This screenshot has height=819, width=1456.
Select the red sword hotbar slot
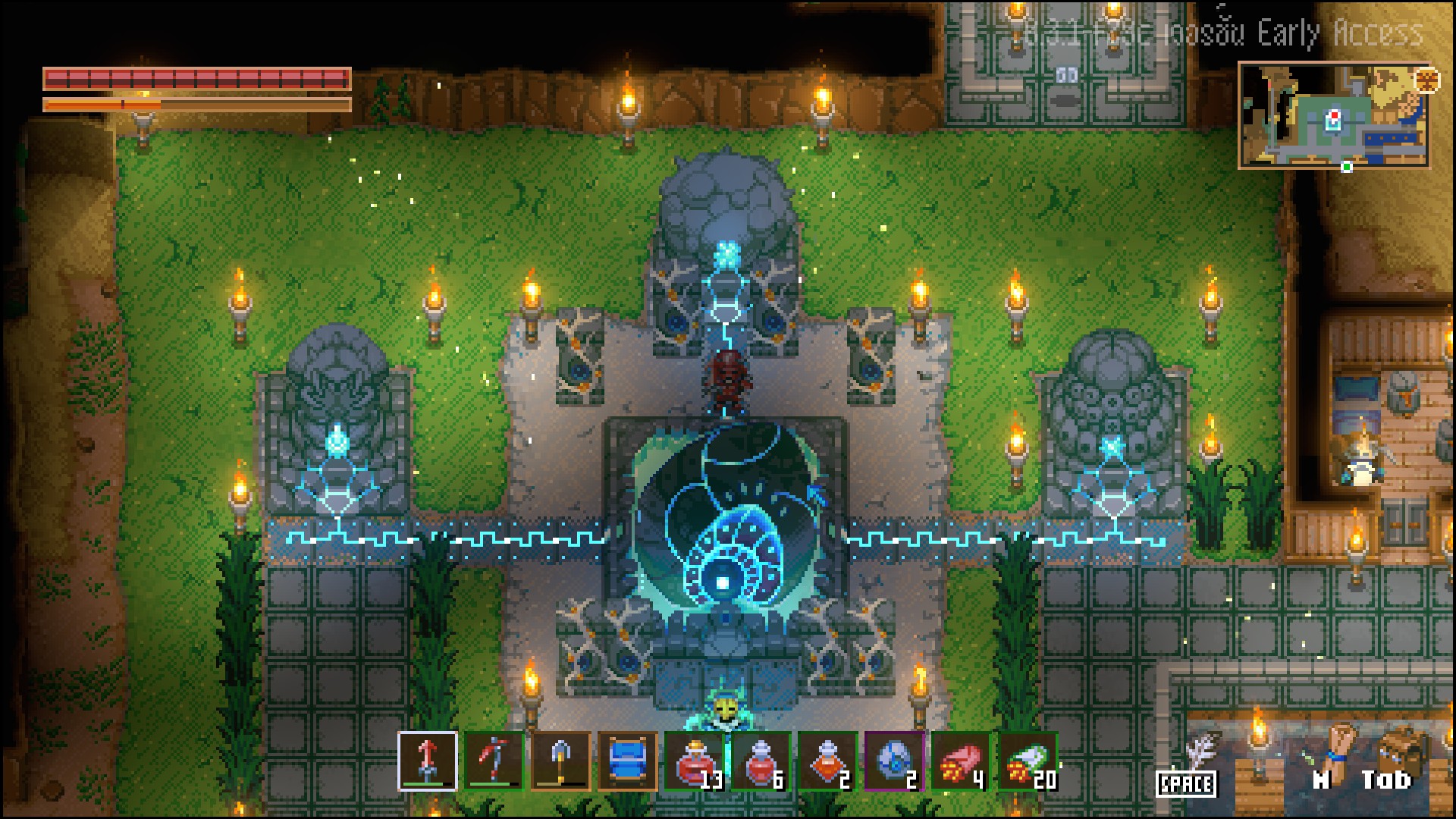point(428,761)
